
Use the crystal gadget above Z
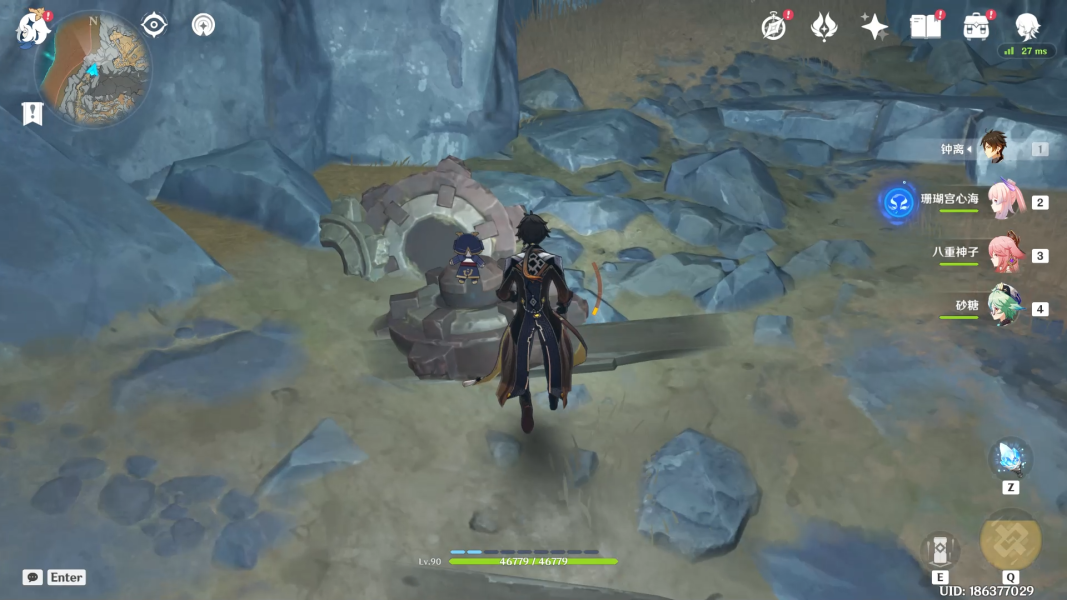coord(1010,458)
